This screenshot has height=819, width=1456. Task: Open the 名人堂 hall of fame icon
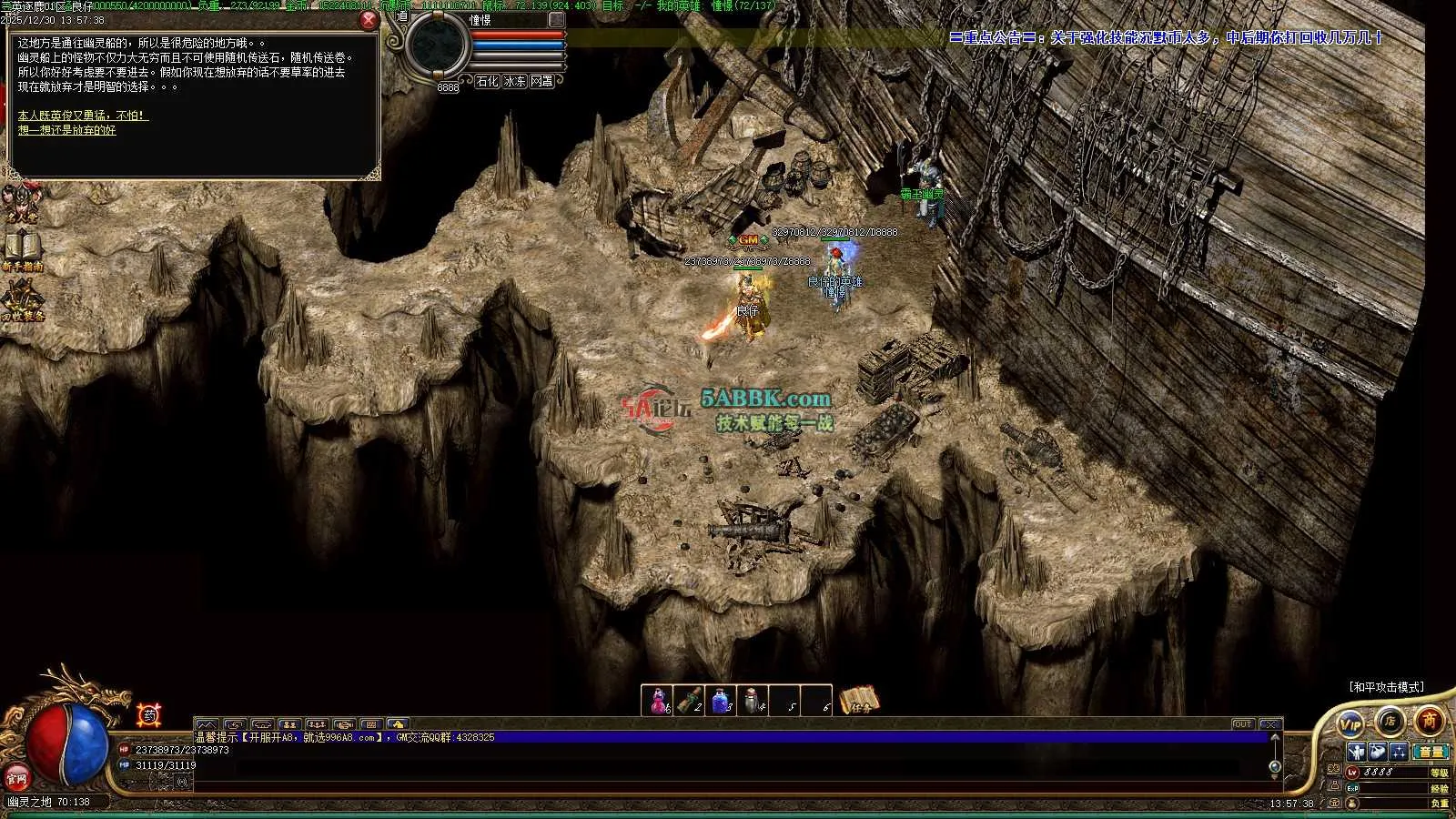point(20,204)
